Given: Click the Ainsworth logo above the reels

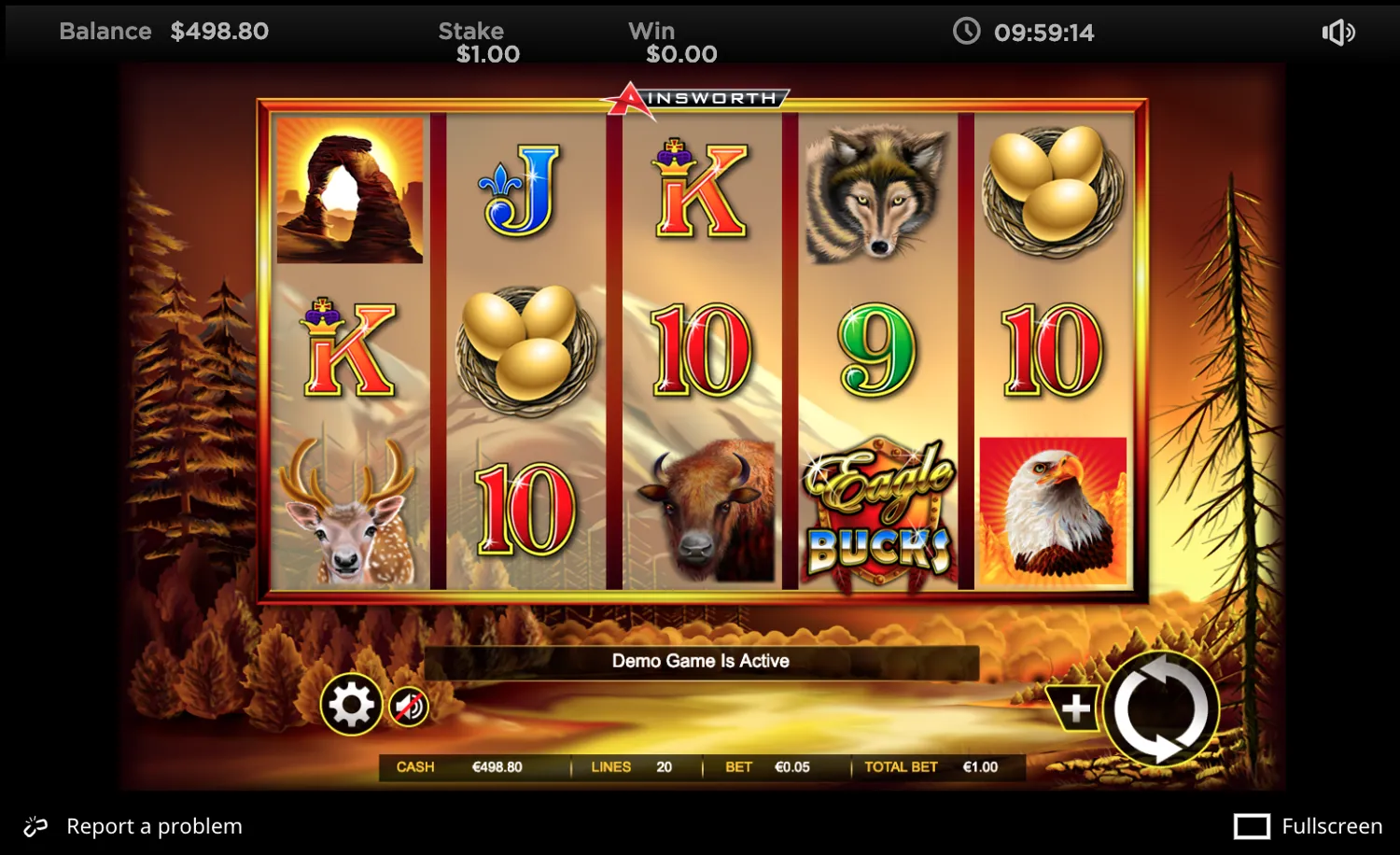Looking at the screenshot, I should [x=698, y=96].
